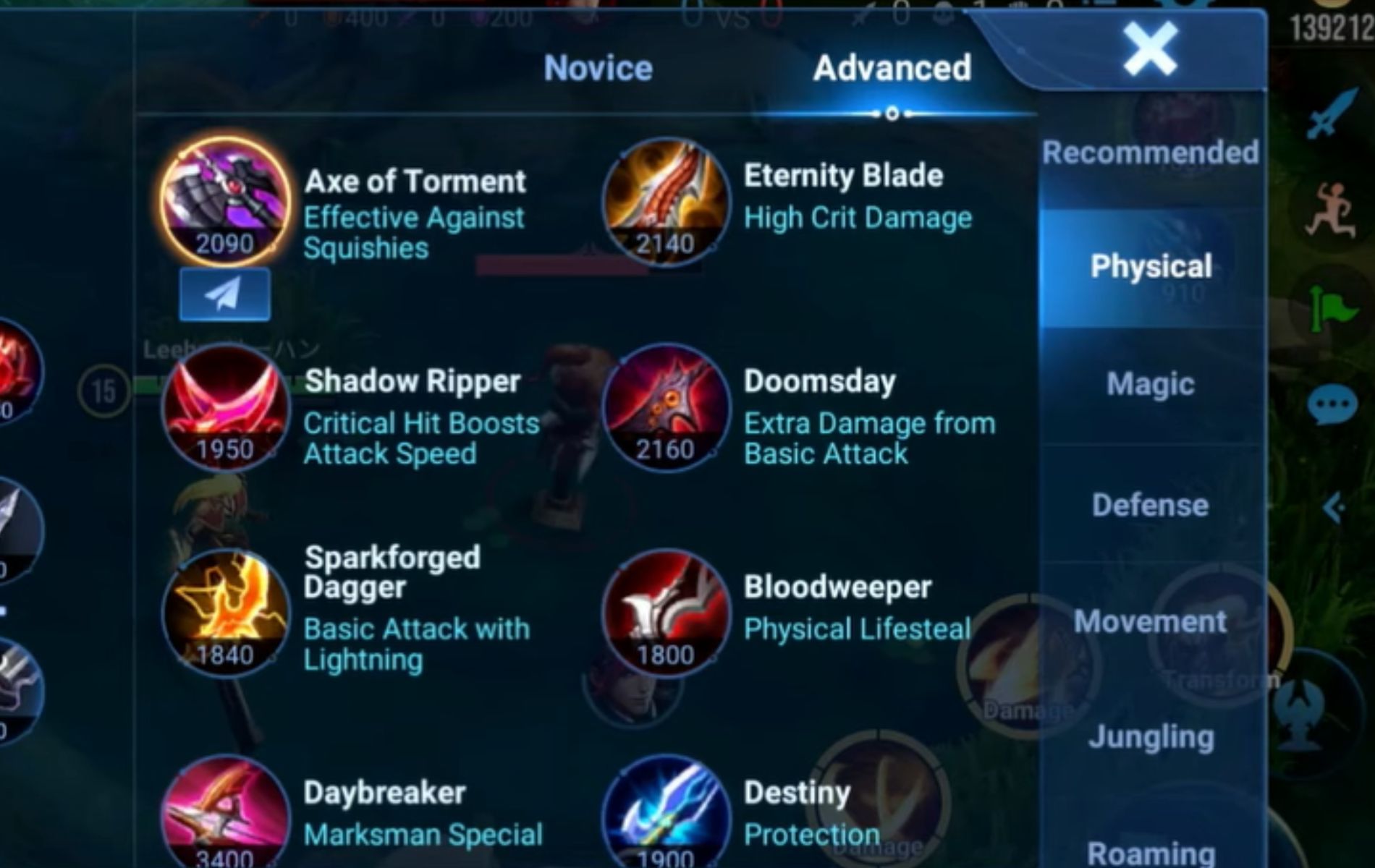Select the Destiny protection item
The image size is (1375, 868).
[662, 817]
